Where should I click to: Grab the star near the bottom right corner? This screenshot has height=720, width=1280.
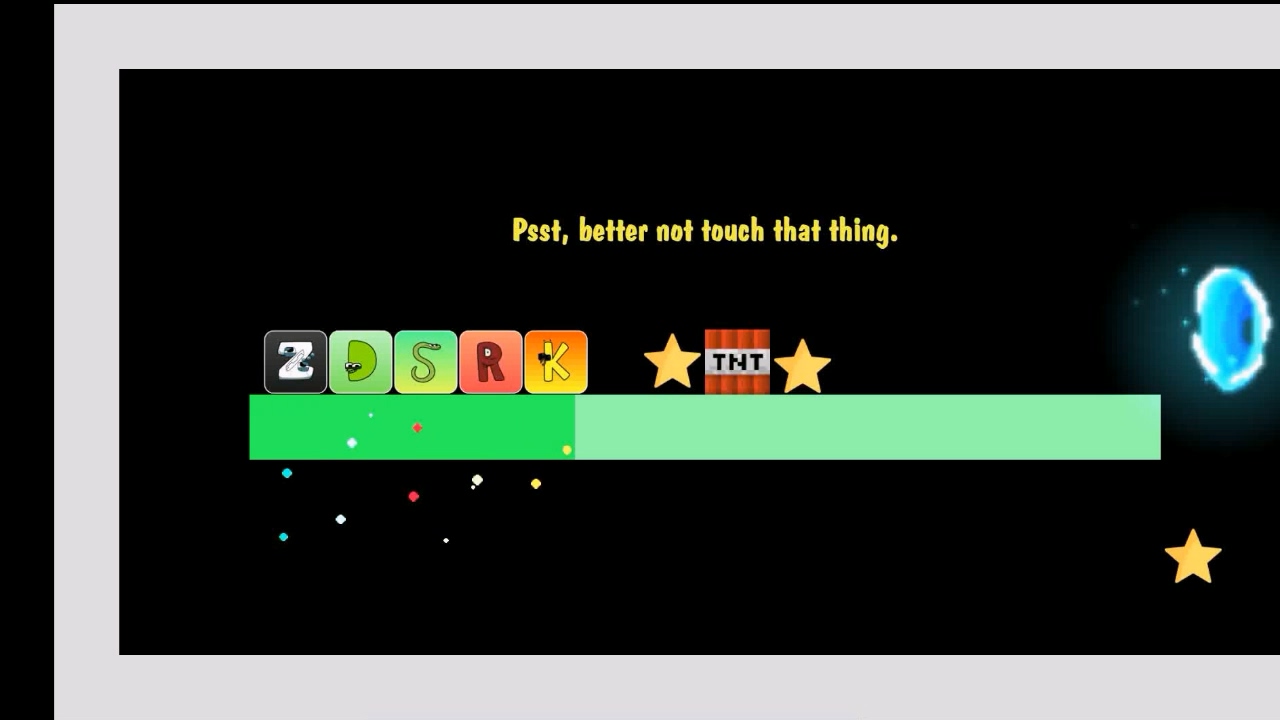click(x=1192, y=556)
